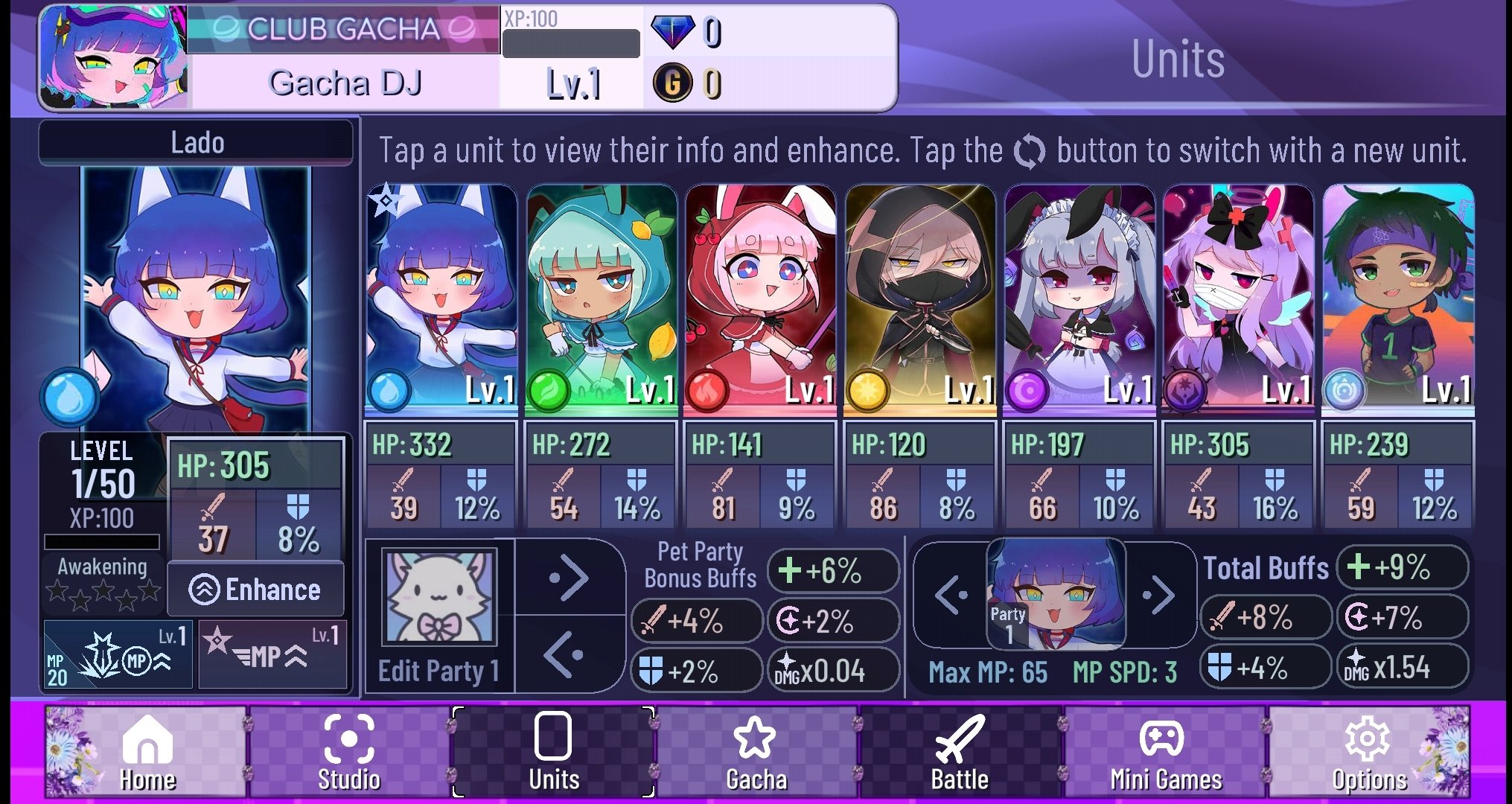Select the blue-haired cat unit card
Screen dimensions: 1512x804
441,298
